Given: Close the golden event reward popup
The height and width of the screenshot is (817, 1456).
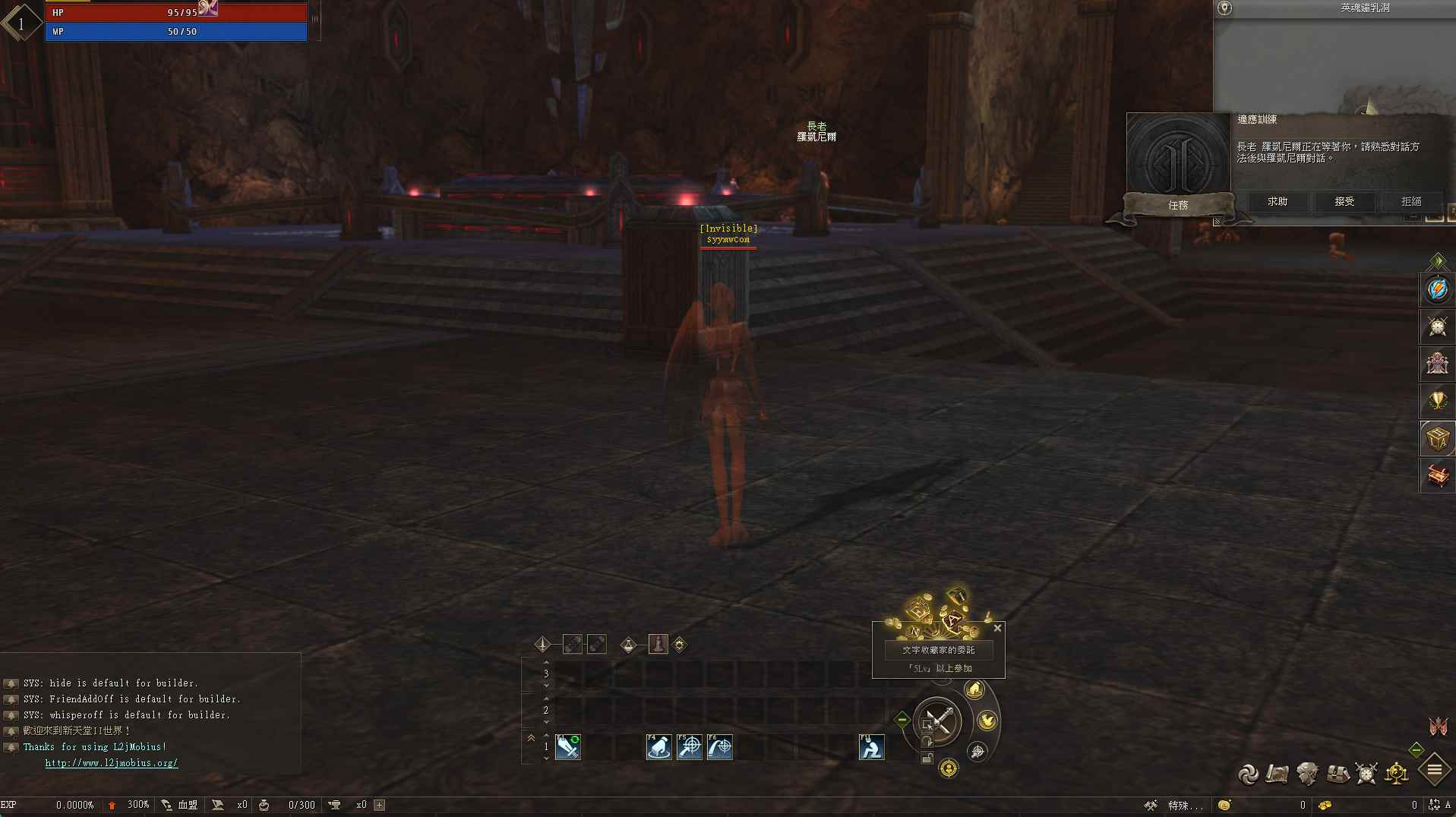Looking at the screenshot, I should click(997, 629).
